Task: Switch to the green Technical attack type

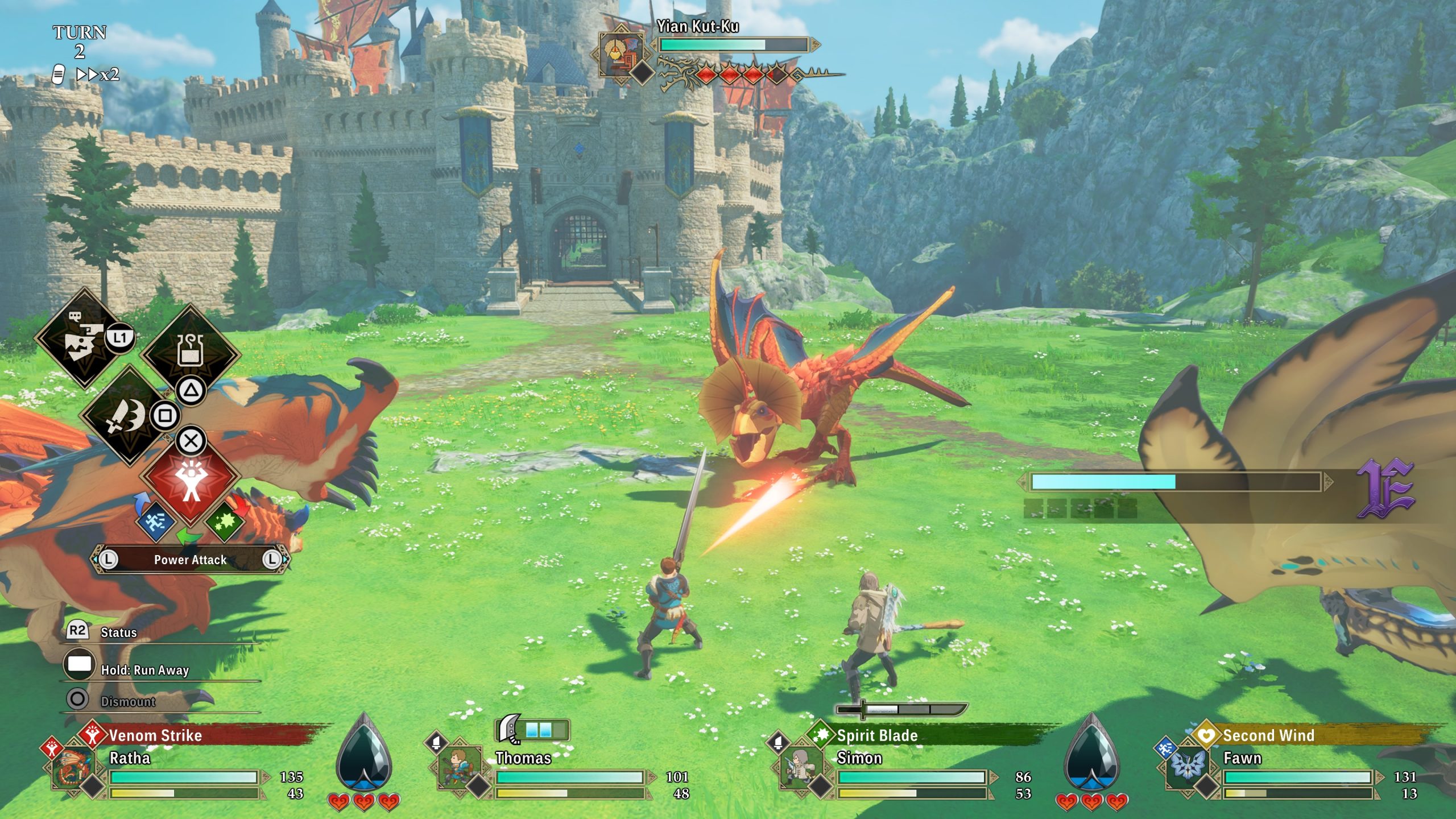Action: coord(225,520)
